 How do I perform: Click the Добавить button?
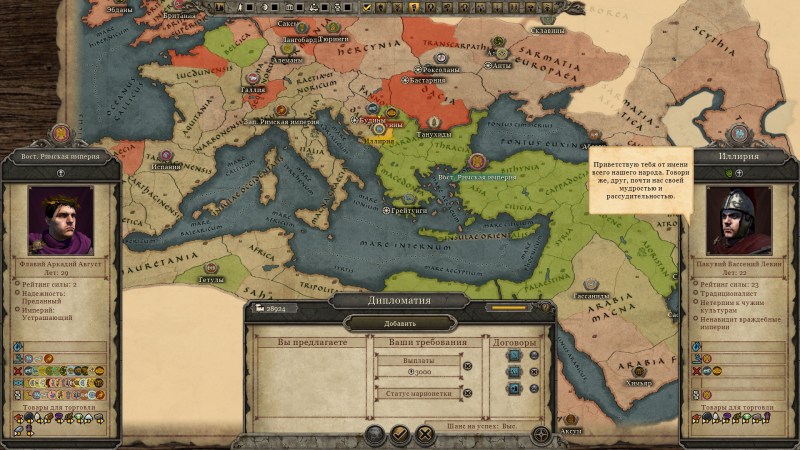(x=400, y=323)
